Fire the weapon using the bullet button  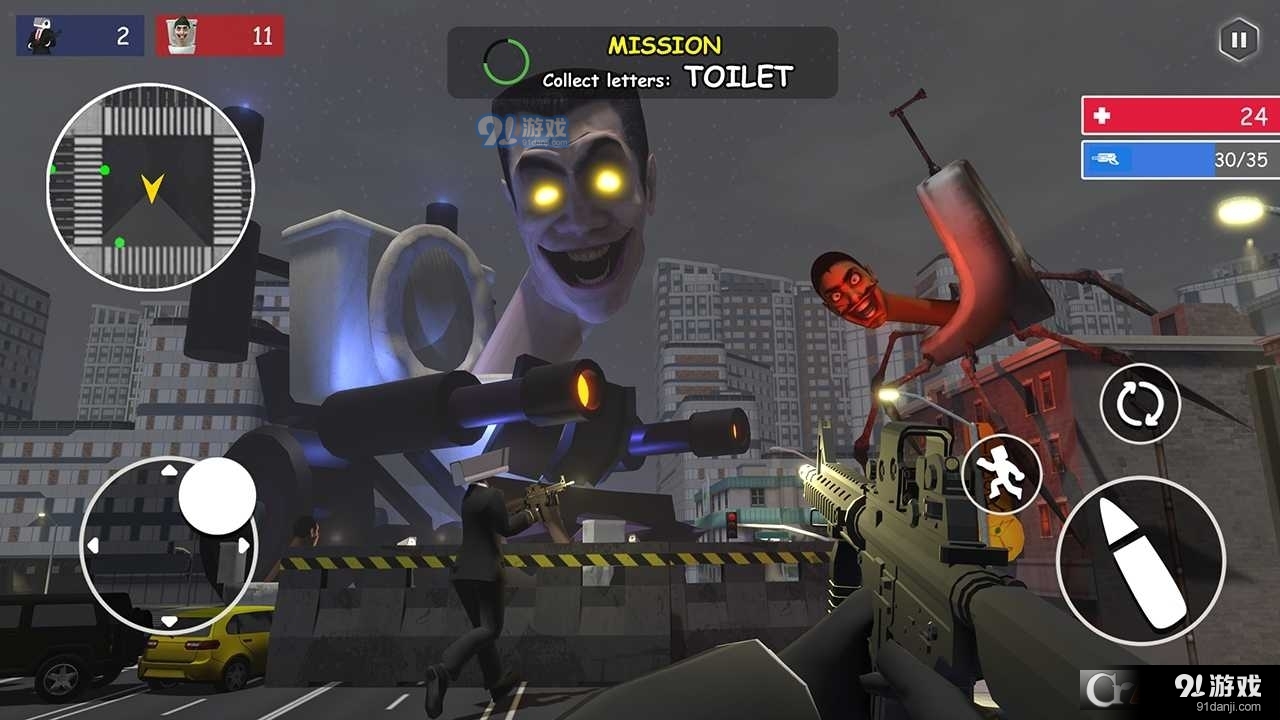pyautogui.click(x=1140, y=561)
